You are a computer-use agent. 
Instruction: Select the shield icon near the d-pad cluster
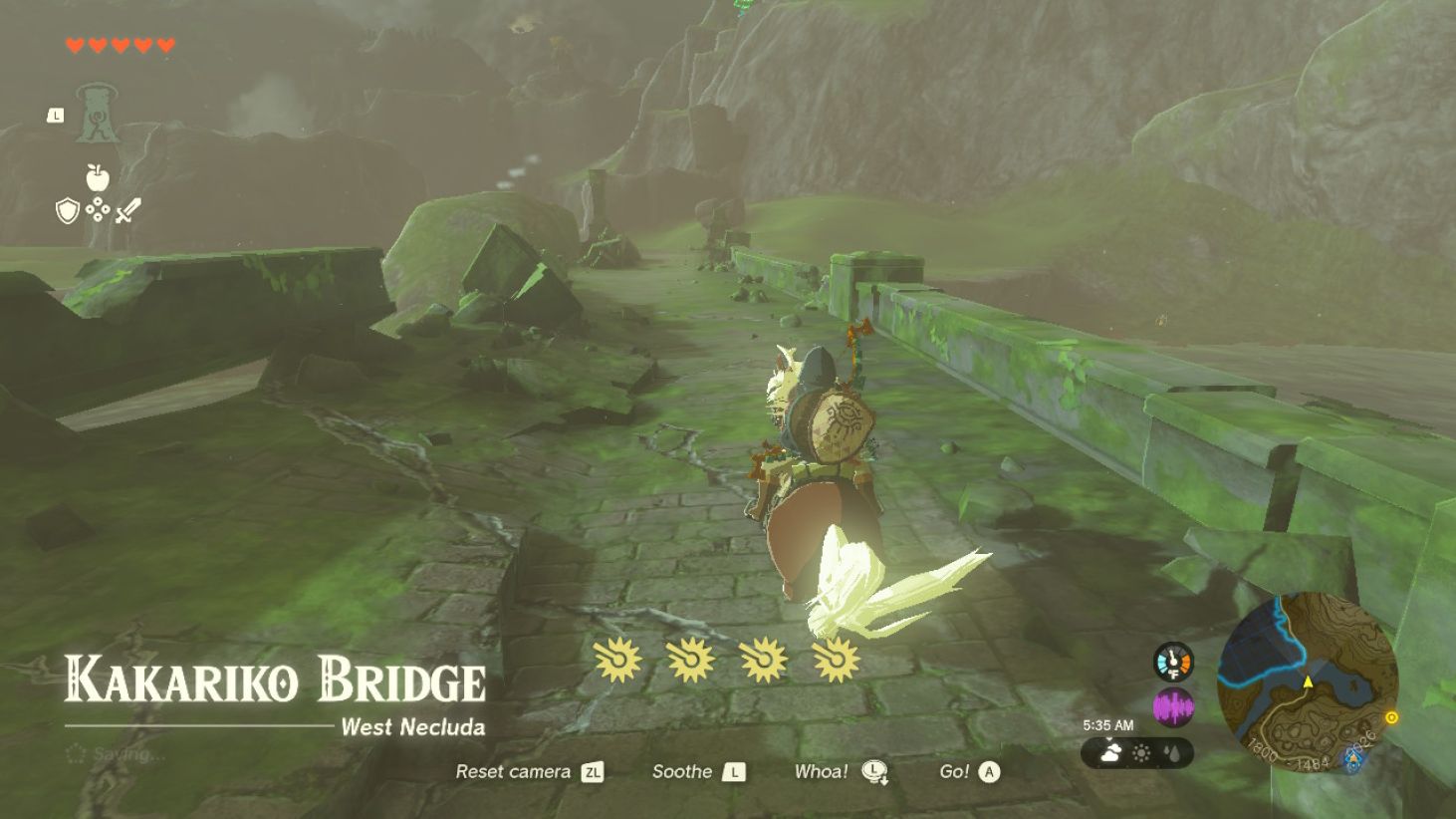pos(68,211)
